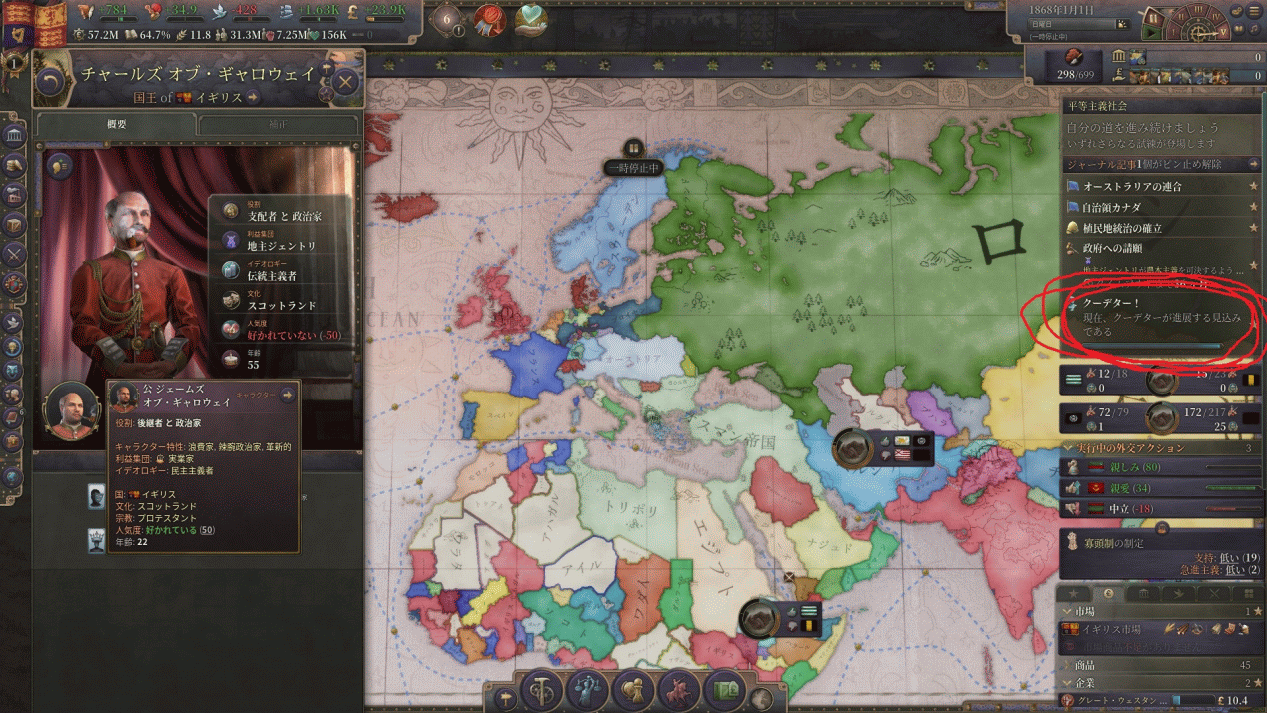The height and width of the screenshot is (713, 1267).
Task: Open the game menu hamburger button
Action: coord(1255,10)
